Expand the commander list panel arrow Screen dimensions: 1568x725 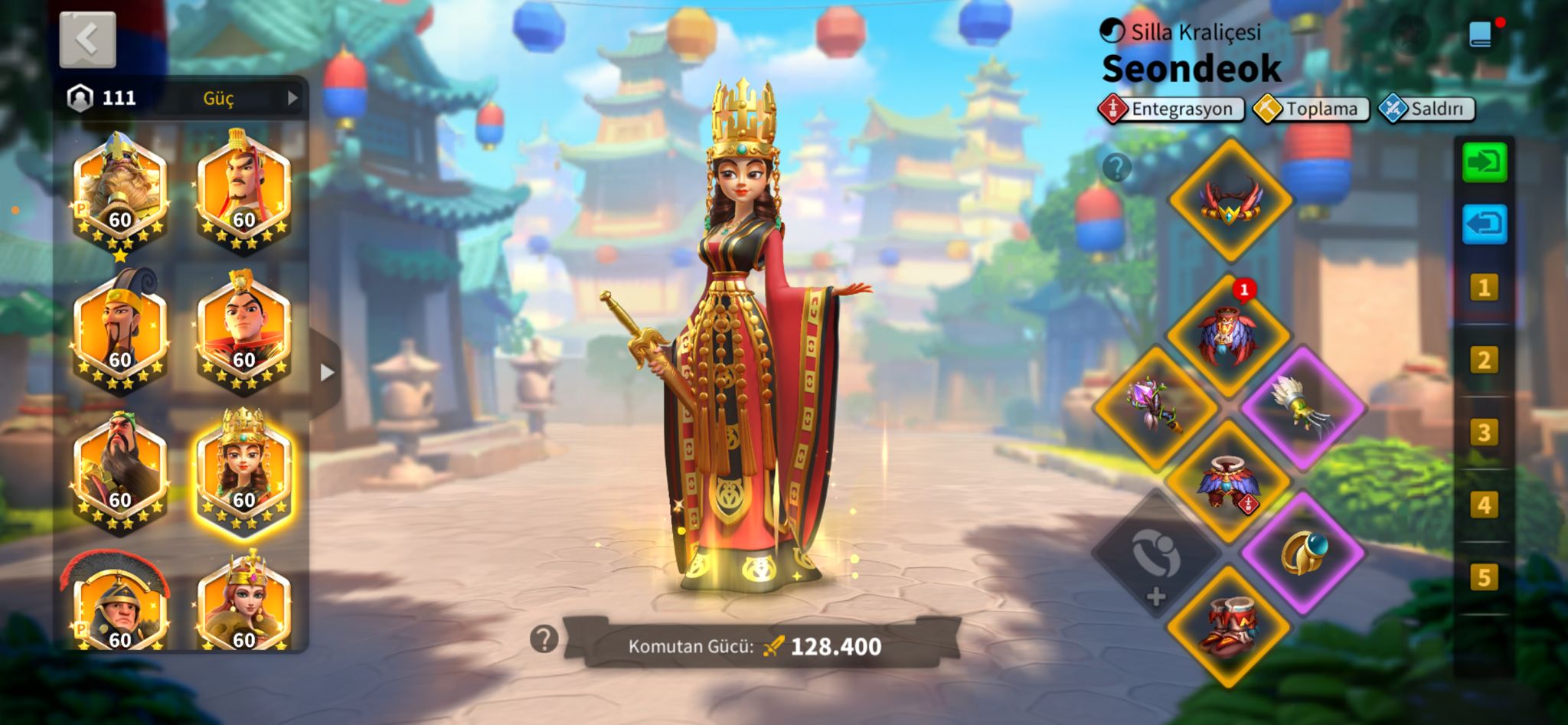click(327, 373)
